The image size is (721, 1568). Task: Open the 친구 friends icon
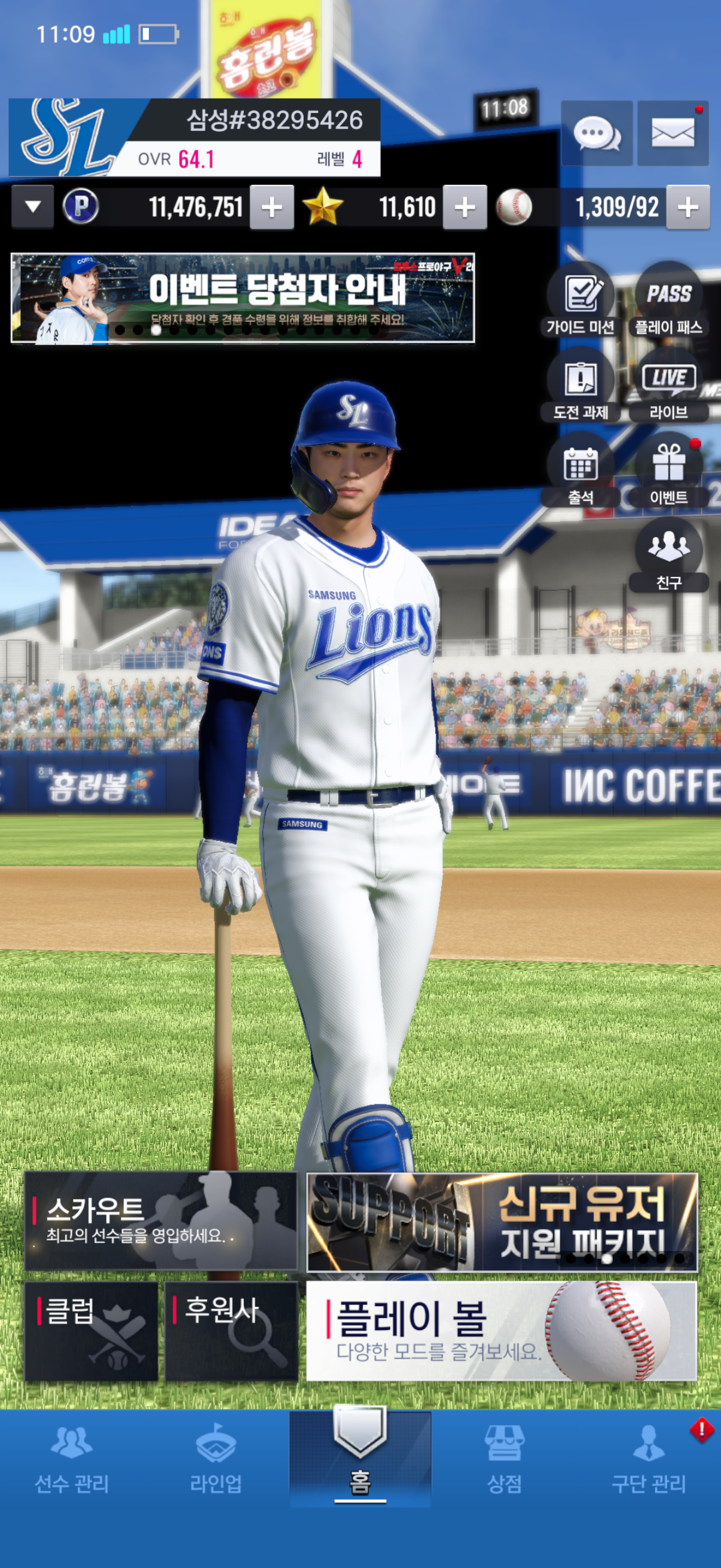tap(668, 556)
